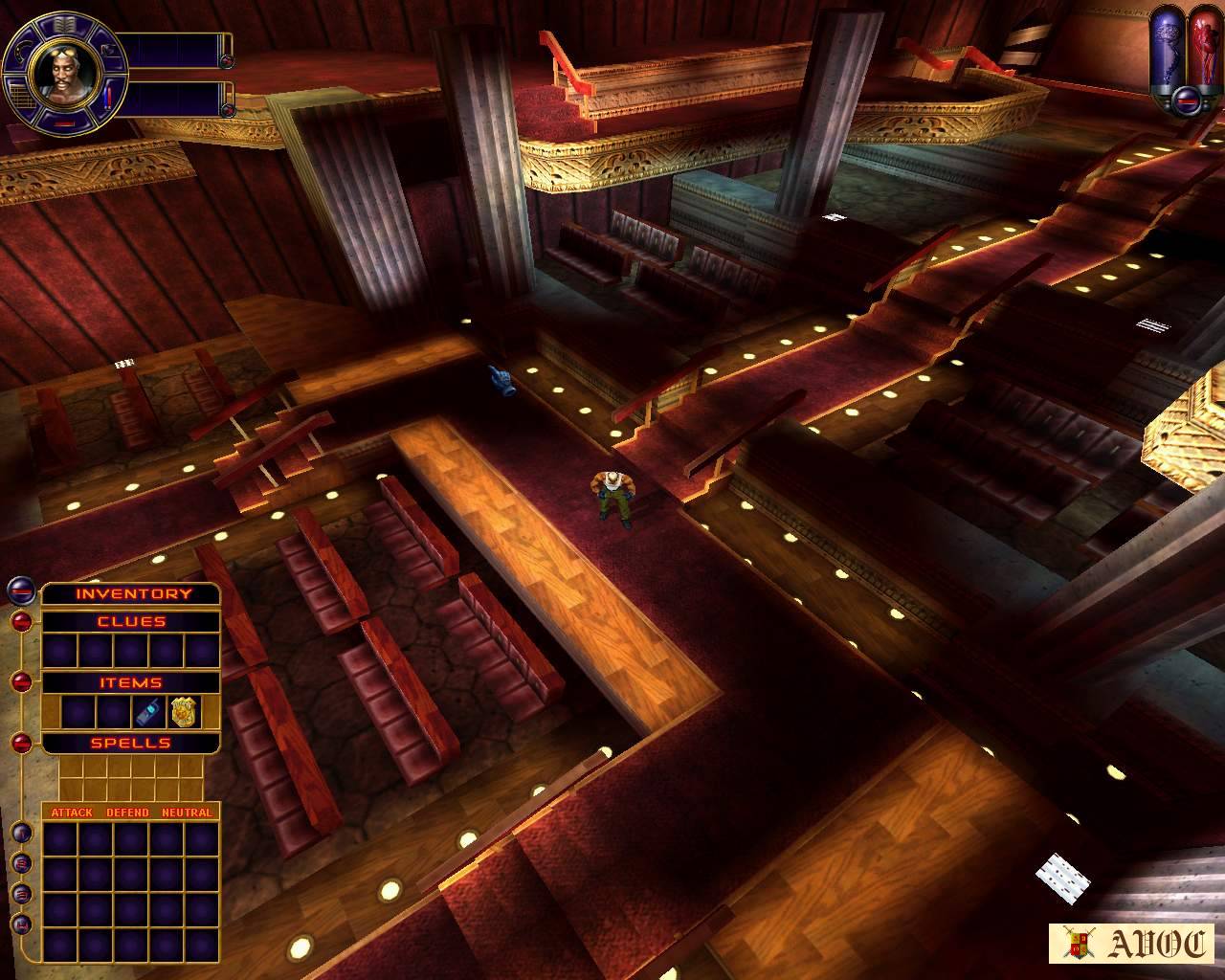Switch to the Neutral spells category
This screenshot has height=980, width=1225.
[187, 813]
